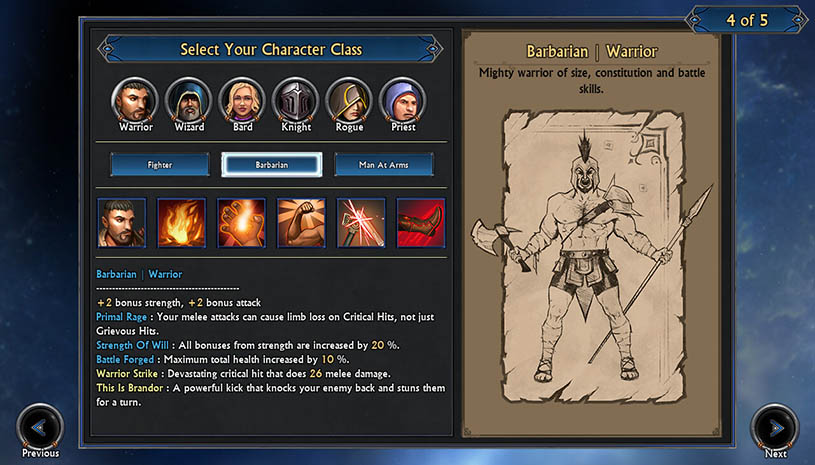Select the Knight class portrait
815x465 pixels.
point(296,99)
